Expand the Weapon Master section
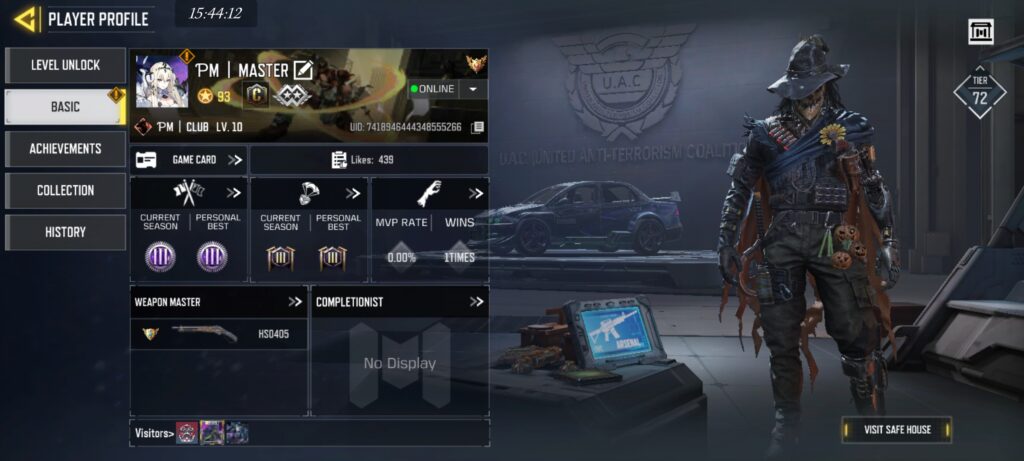This screenshot has width=1024, height=461. coord(295,301)
